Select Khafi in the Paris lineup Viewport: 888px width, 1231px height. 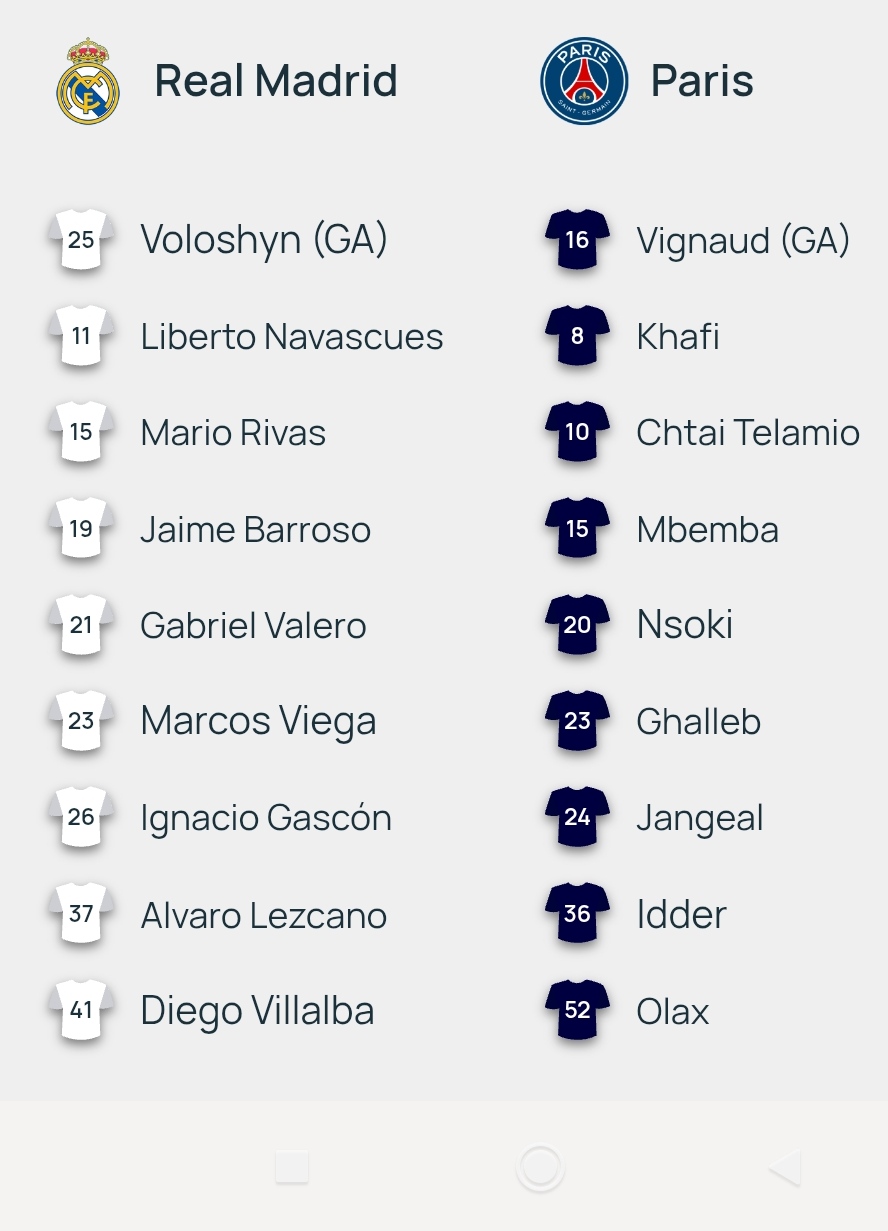(x=678, y=337)
